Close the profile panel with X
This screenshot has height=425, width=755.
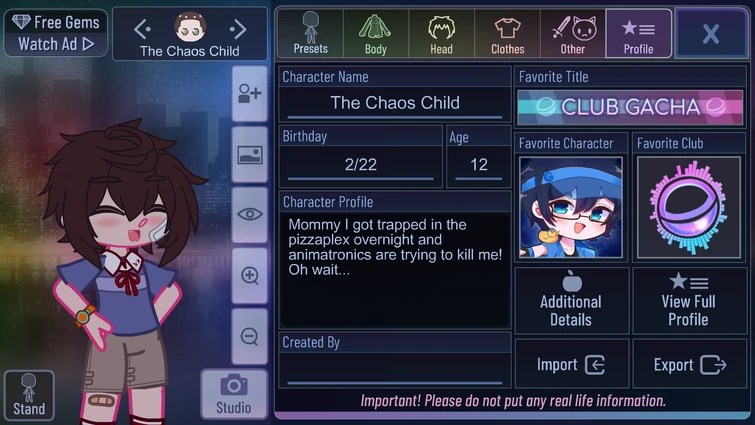point(710,34)
